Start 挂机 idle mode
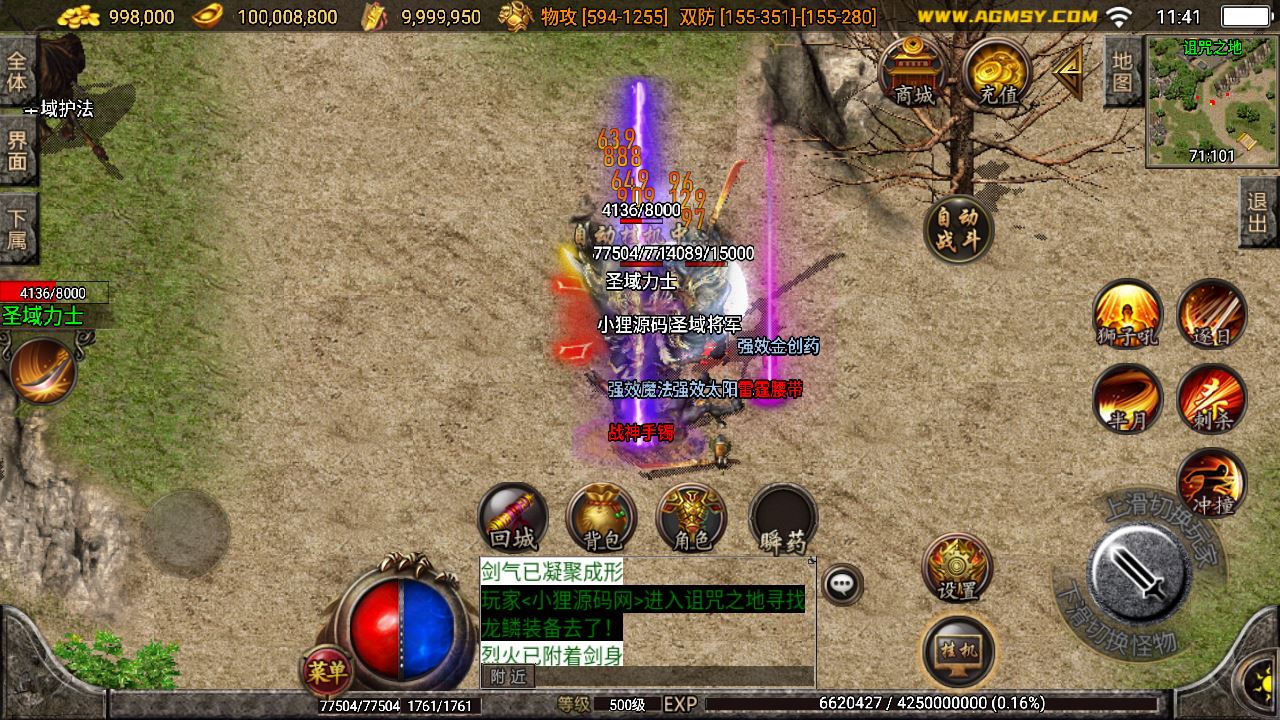 click(x=958, y=651)
